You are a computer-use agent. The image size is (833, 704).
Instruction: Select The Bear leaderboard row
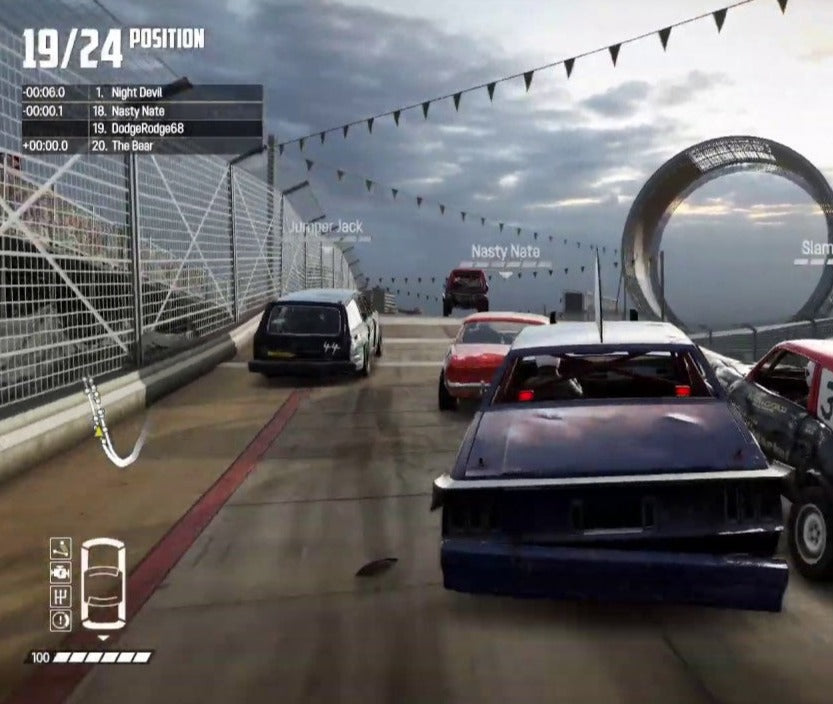tap(142, 146)
